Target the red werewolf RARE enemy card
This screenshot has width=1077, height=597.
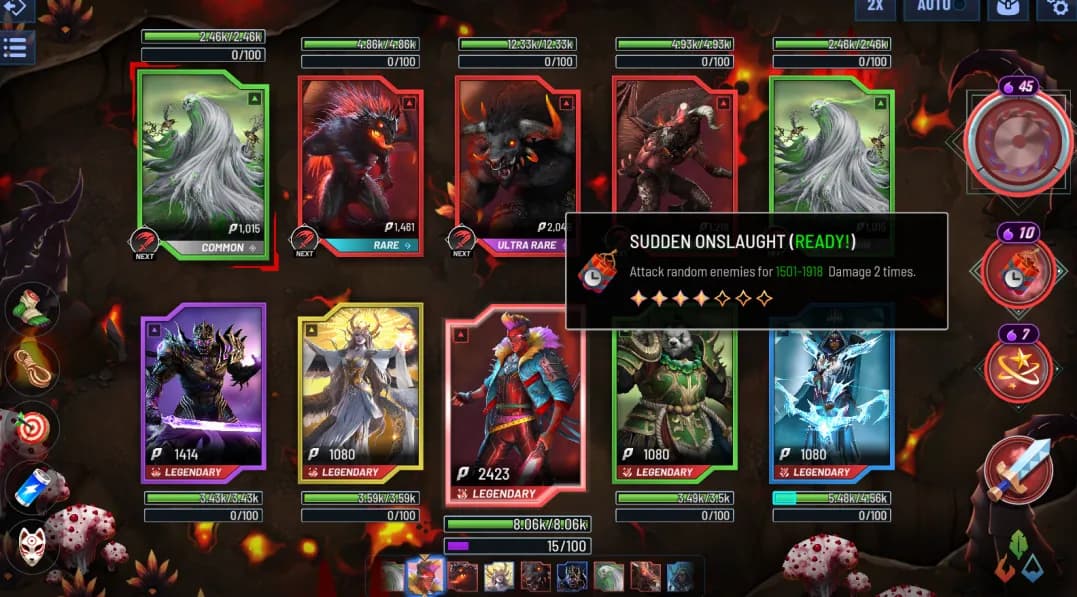coord(360,160)
